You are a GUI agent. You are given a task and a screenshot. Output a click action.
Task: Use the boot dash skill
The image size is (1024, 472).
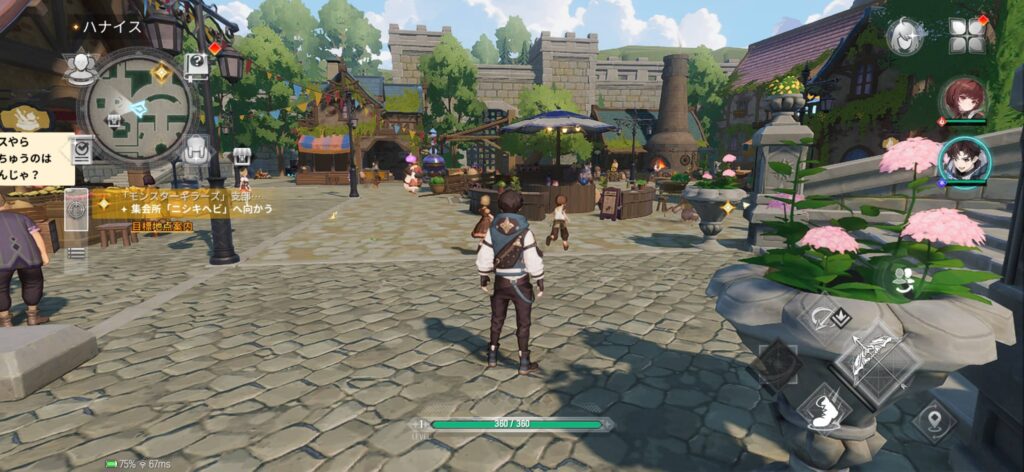click(x=824, y=409)
